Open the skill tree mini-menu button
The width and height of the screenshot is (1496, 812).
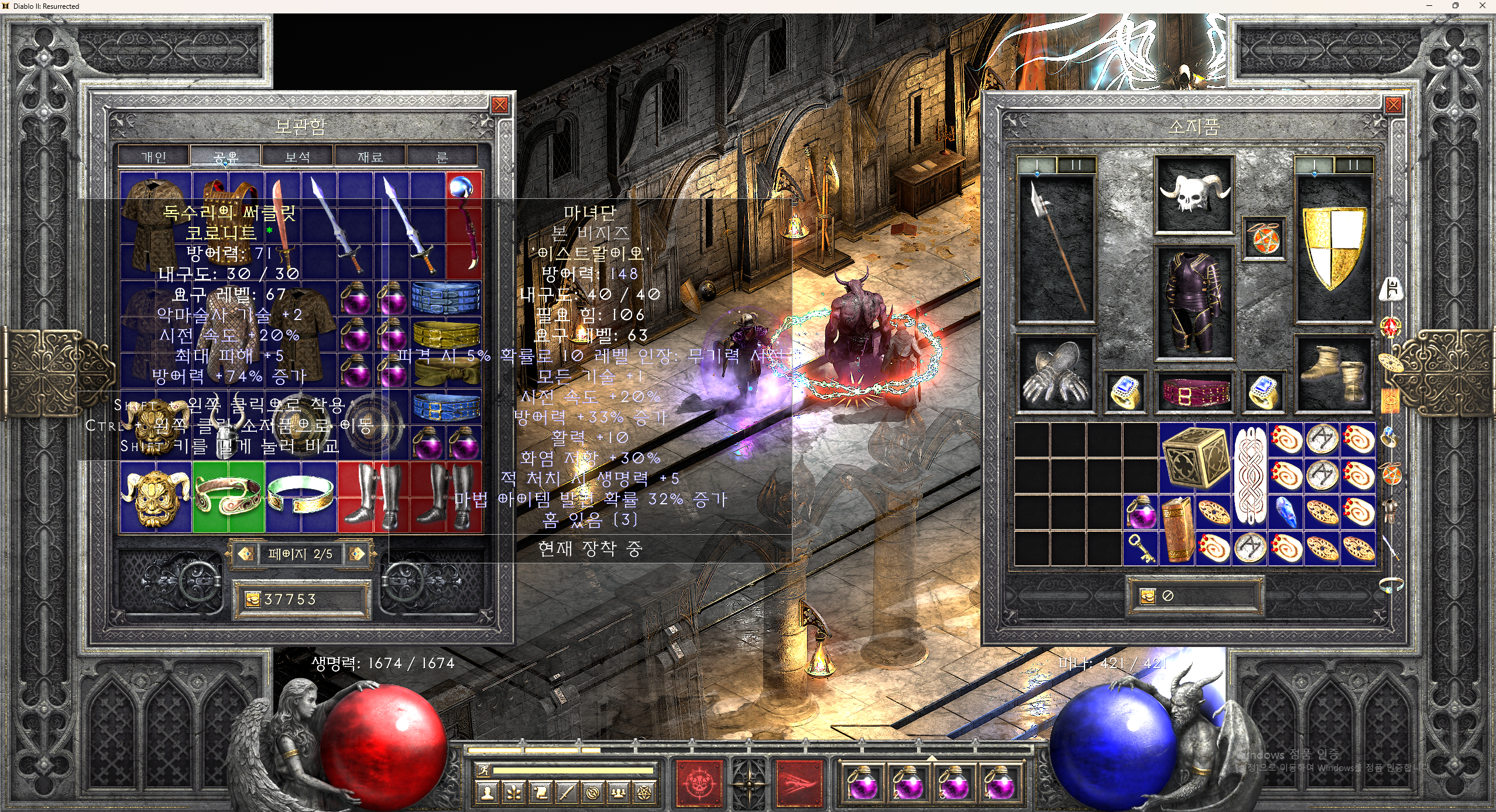(x=514, y=793)
